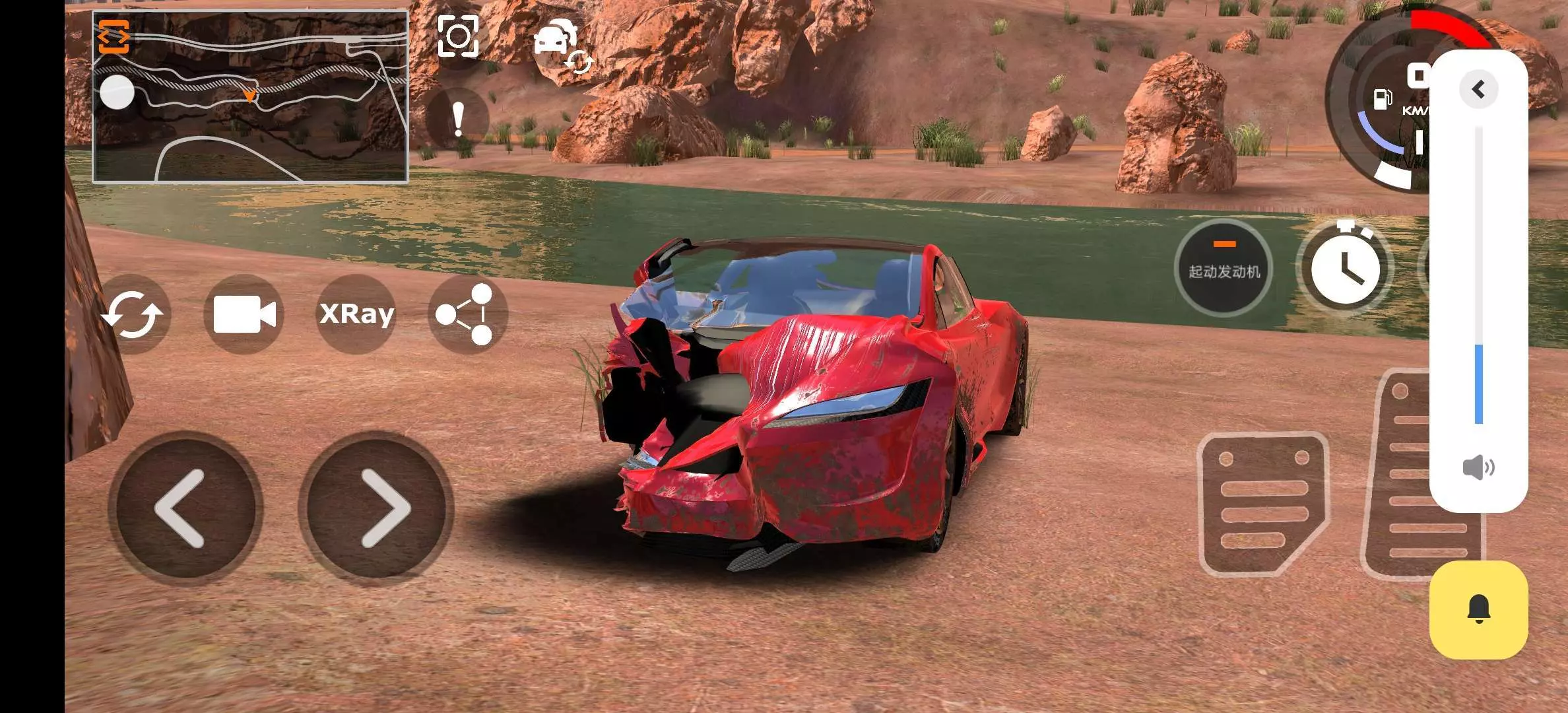The width and height of the screenshot is (1568, 713).
Task: Collapse the volume panel with back arrow
Action: pos(1478,89)
